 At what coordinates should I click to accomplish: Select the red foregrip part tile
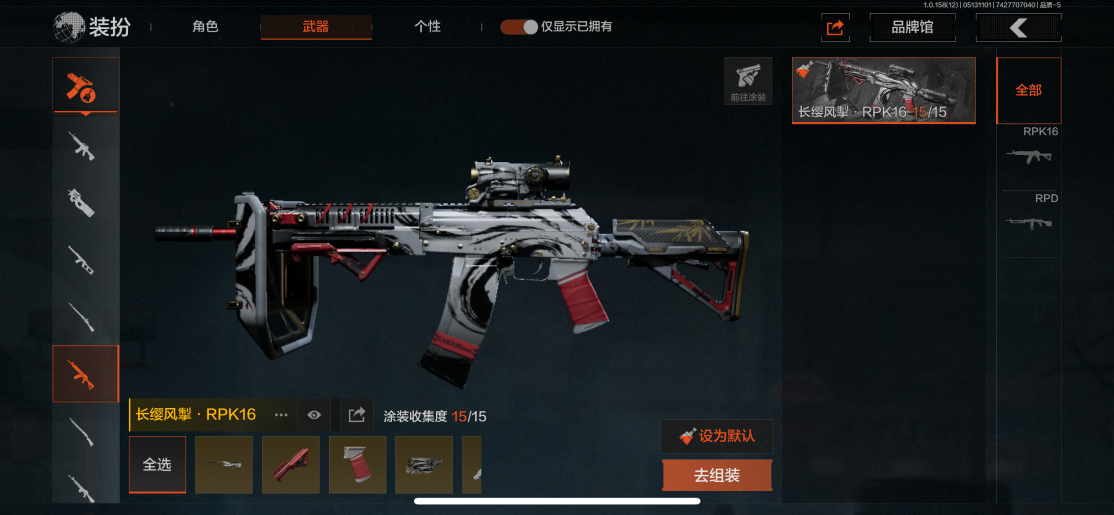click(x=291, y=465)
